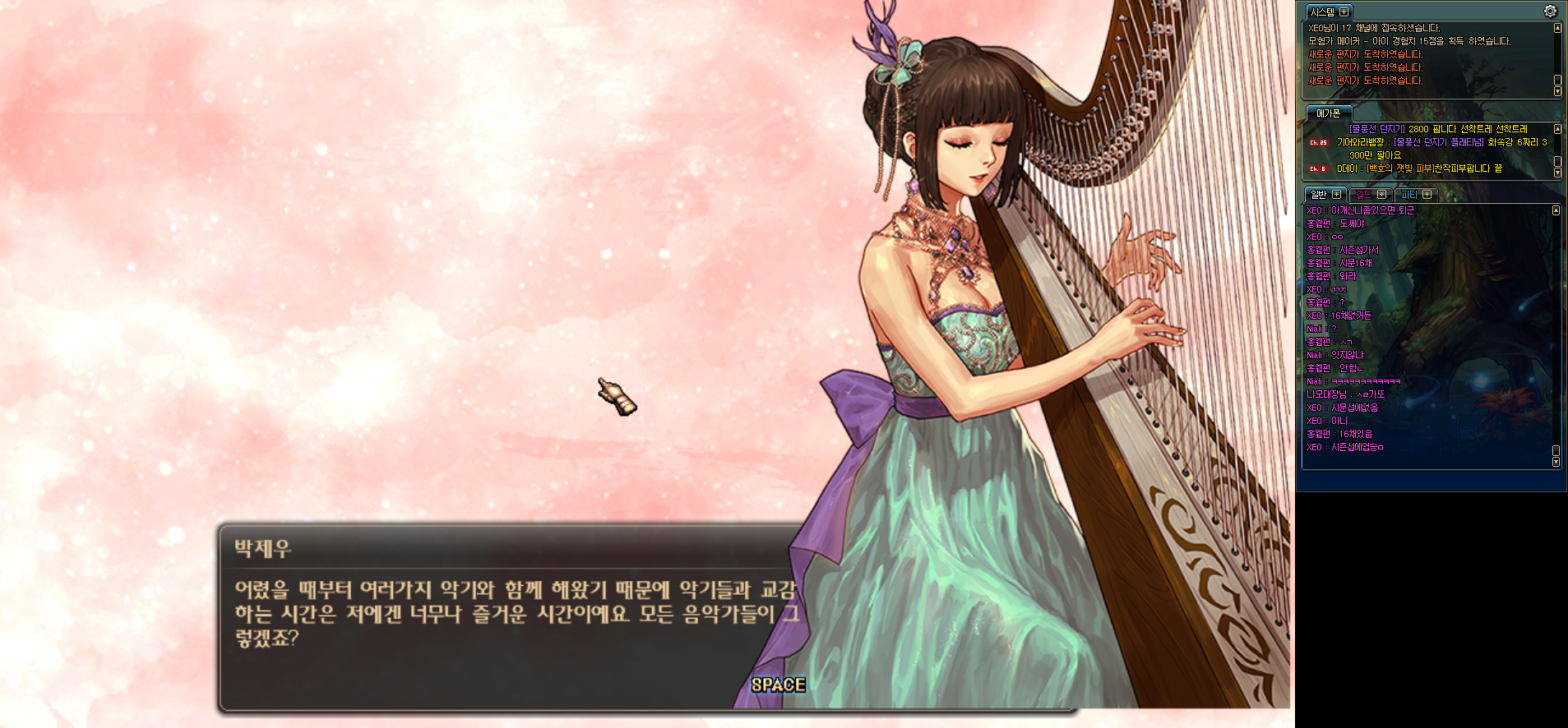Click the plus button on the 시스템 tab
This screenshot has height=728, width=1568.
(x=1344, y=12)
